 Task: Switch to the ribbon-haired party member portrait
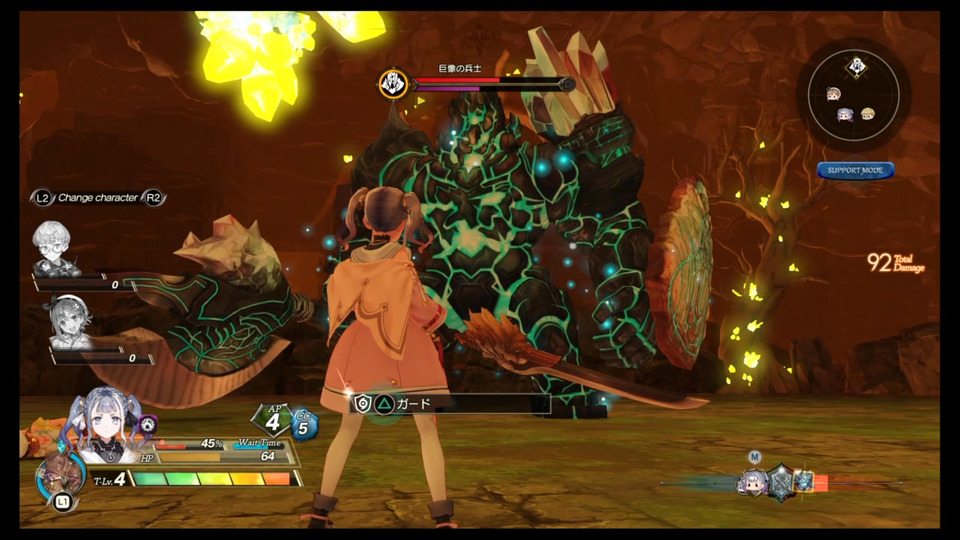tap(68, 323)
